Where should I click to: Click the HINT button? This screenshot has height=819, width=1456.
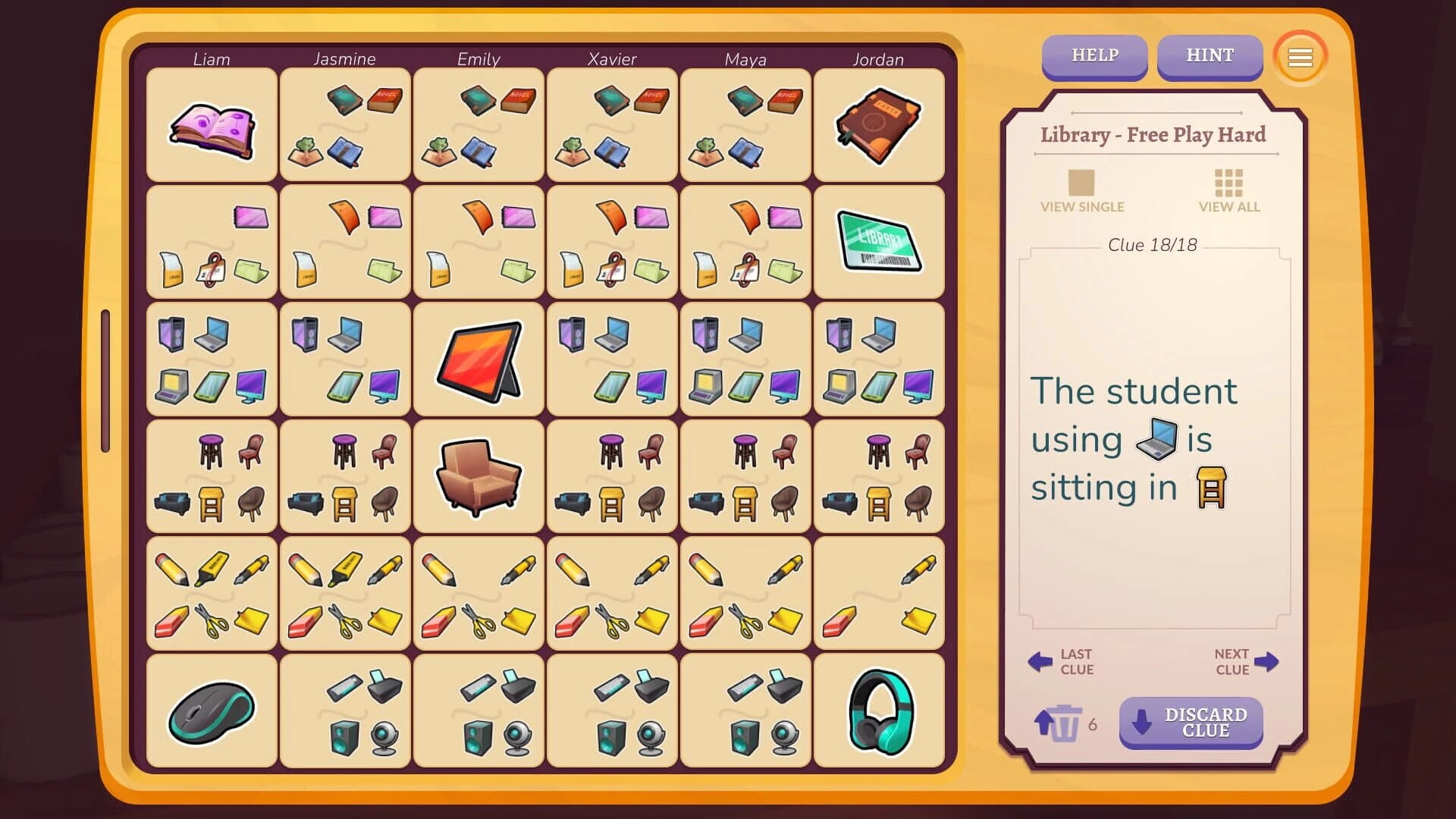tap(1210, 55)
